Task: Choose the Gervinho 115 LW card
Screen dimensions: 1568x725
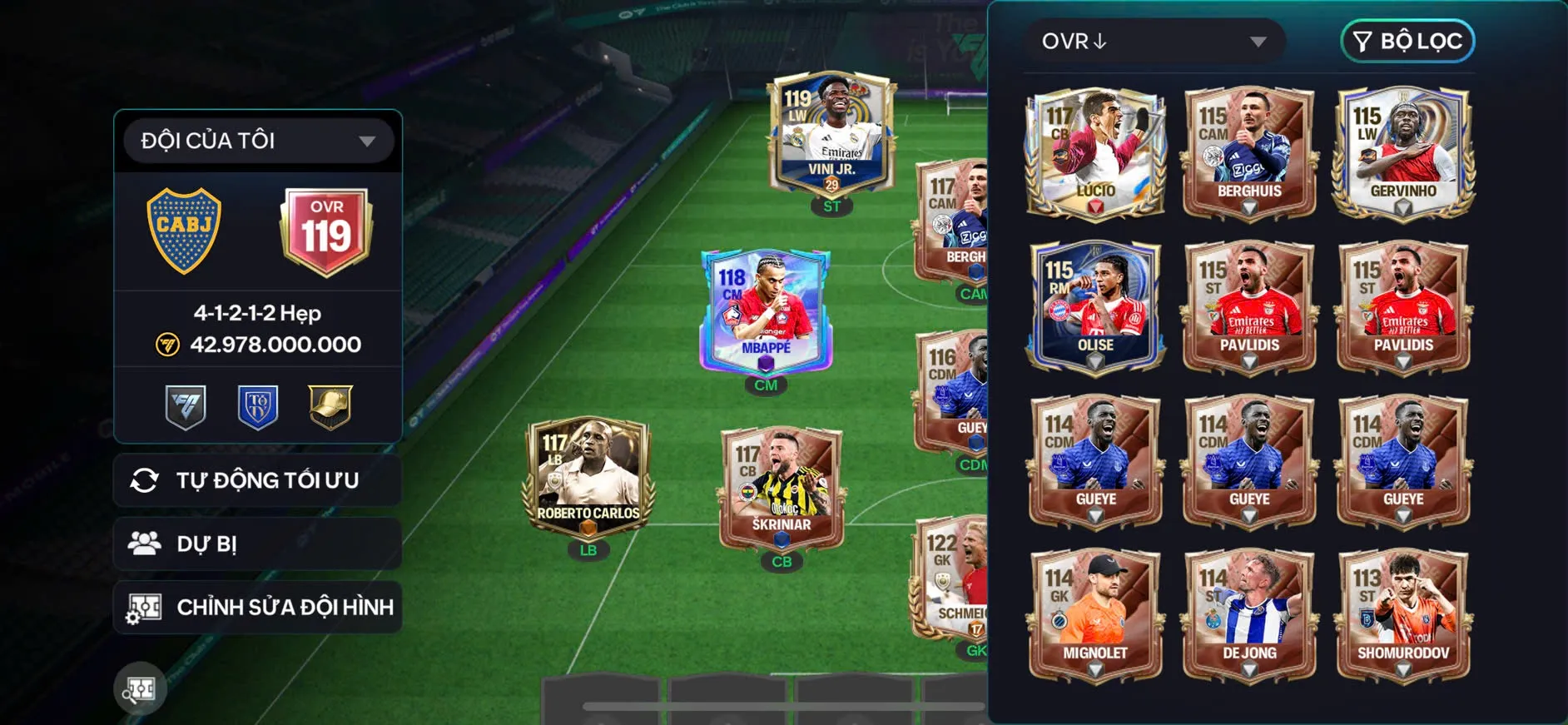Action: pyautogui.click(x=1403, y=154)
